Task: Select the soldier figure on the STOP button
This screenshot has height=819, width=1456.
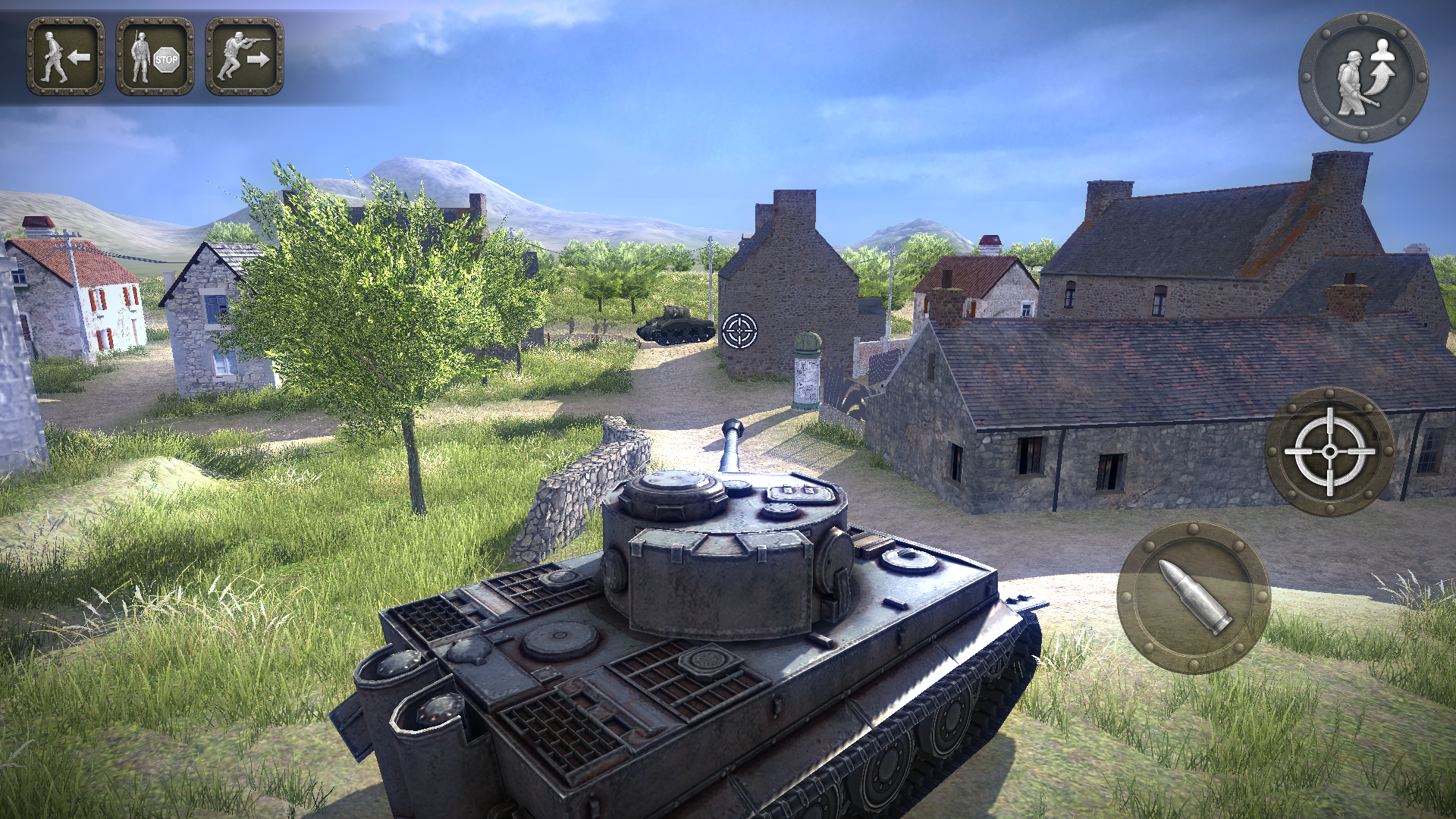Action: 140,56
